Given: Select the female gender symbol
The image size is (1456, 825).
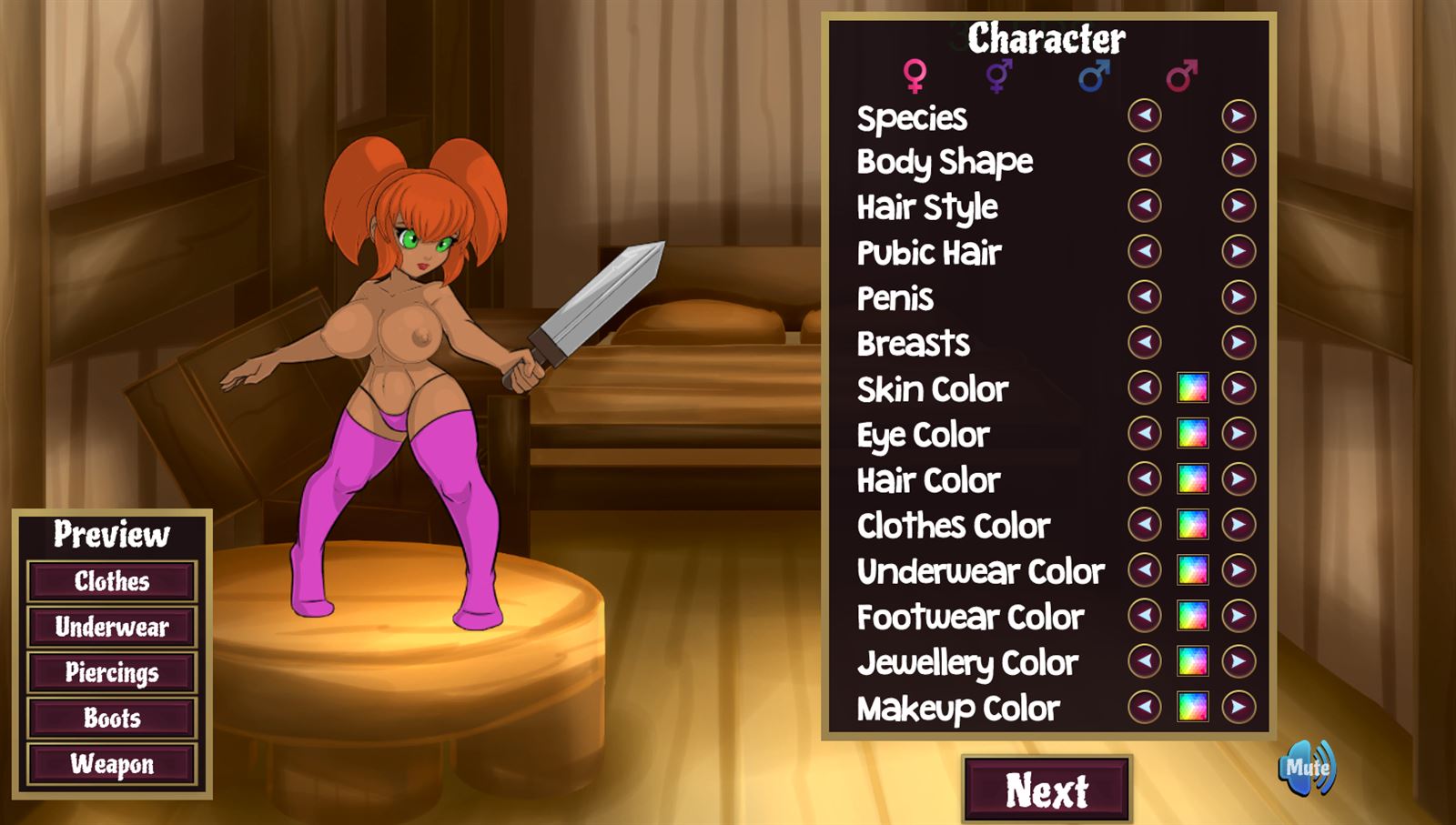Looking at the screenshot, I should point(914,75).
